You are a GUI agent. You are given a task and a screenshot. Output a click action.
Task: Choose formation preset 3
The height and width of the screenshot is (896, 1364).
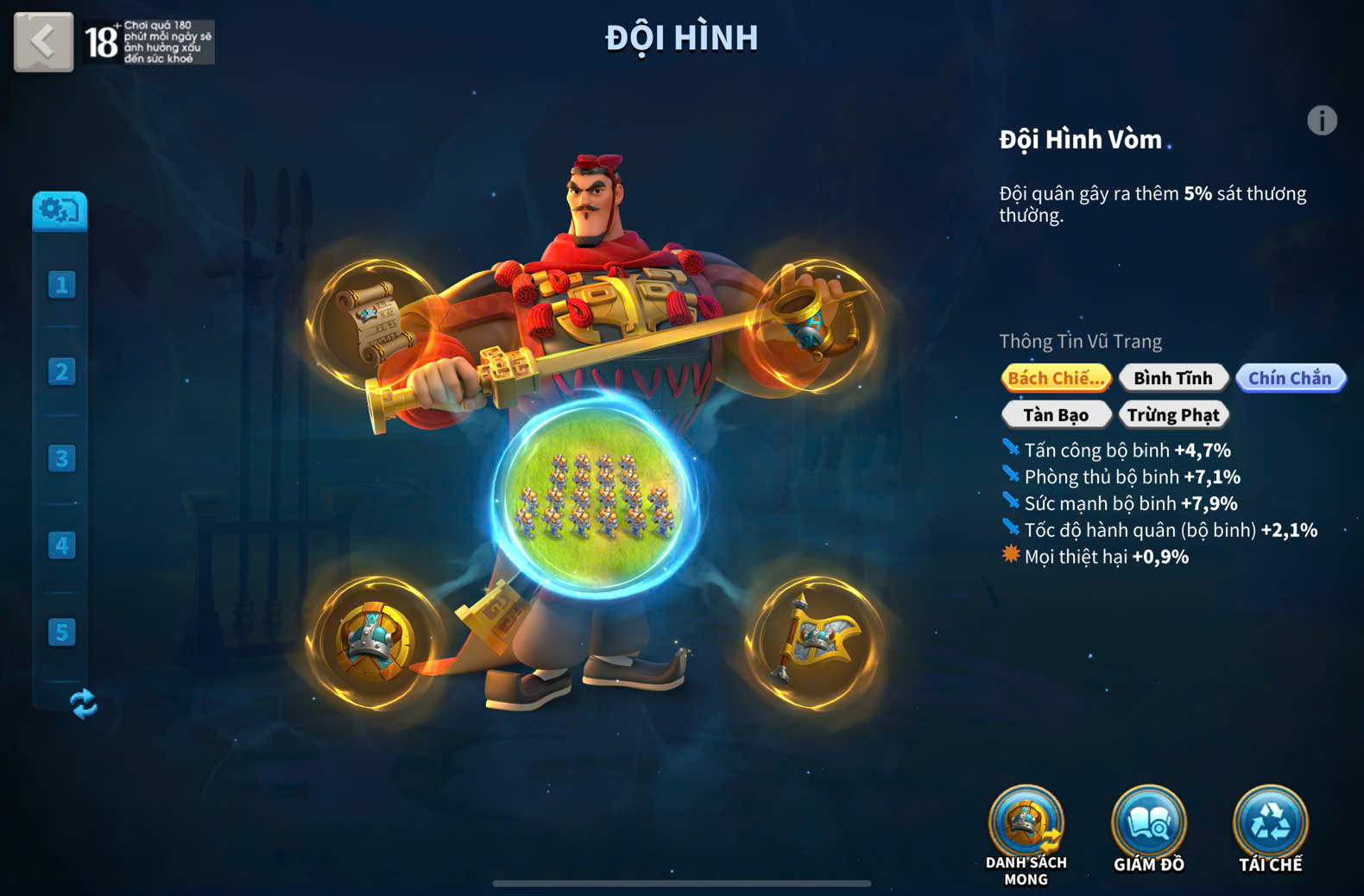click(61, 458)
